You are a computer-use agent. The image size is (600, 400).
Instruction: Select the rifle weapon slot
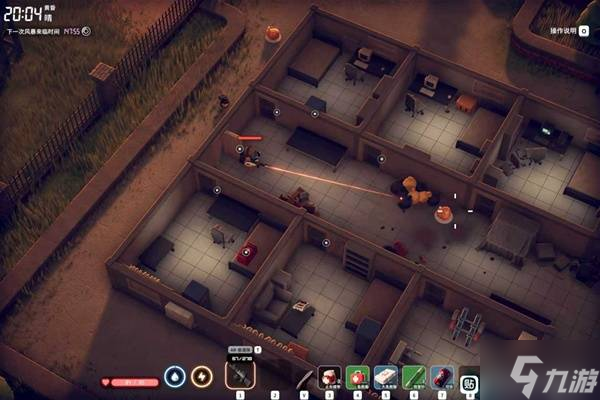240,375
